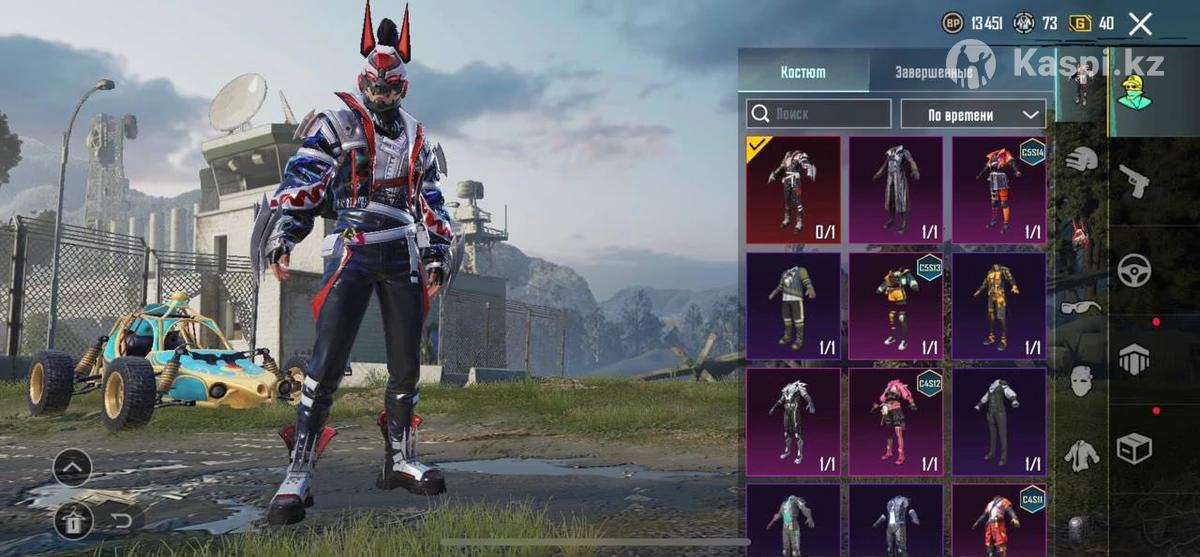Show the glasses accessories category
The width and height of the screenshot is (1200, 557).
tap(1080, 307)
